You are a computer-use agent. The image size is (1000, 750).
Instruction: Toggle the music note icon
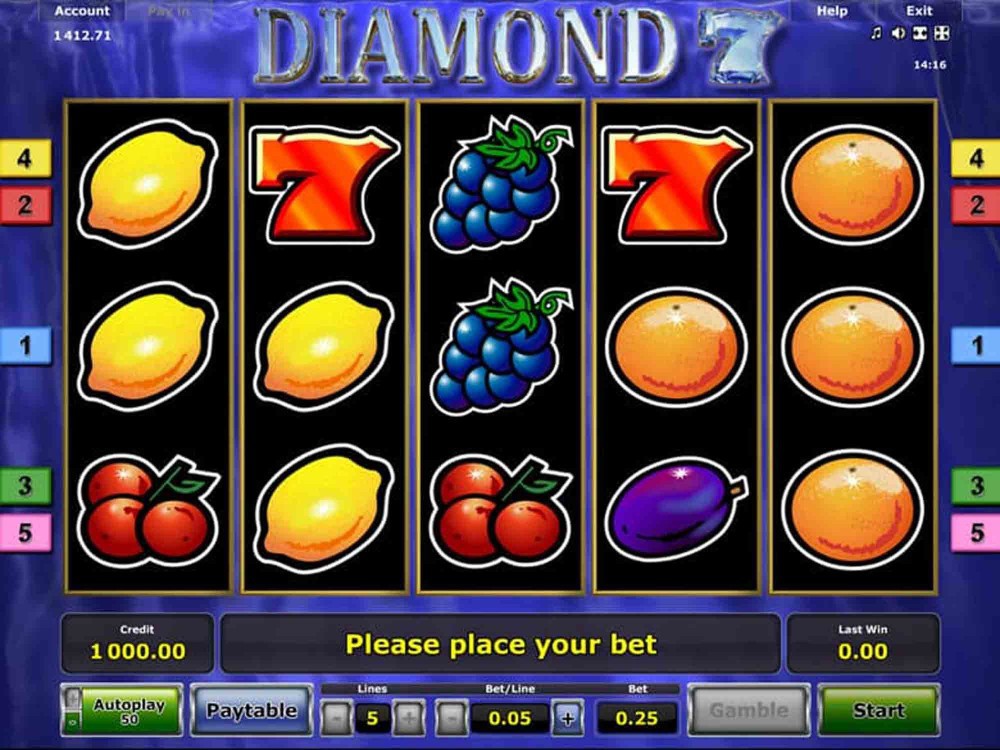(876, 33)
